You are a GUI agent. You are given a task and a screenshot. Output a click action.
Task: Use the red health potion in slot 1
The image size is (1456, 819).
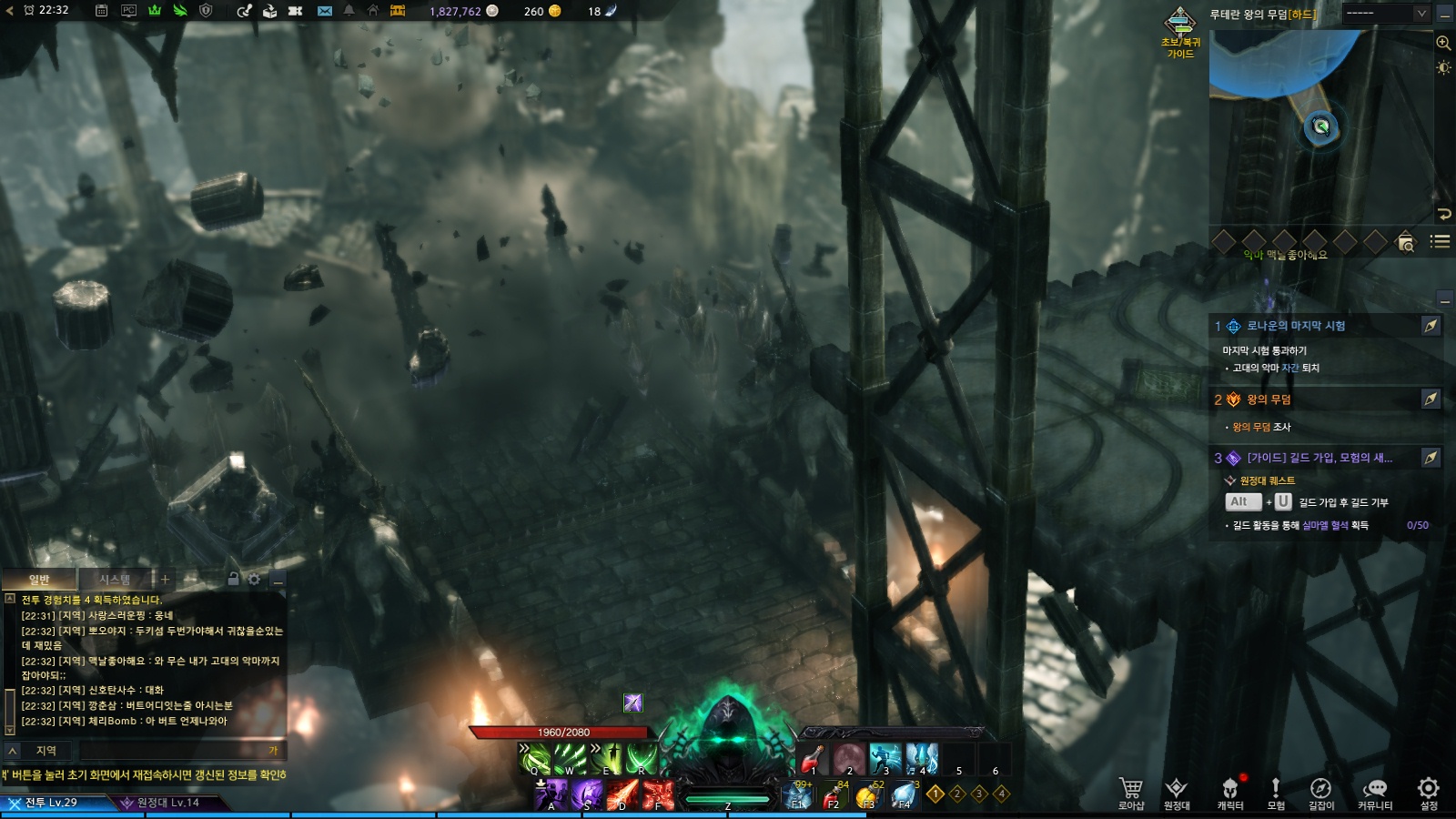[812, 758]
